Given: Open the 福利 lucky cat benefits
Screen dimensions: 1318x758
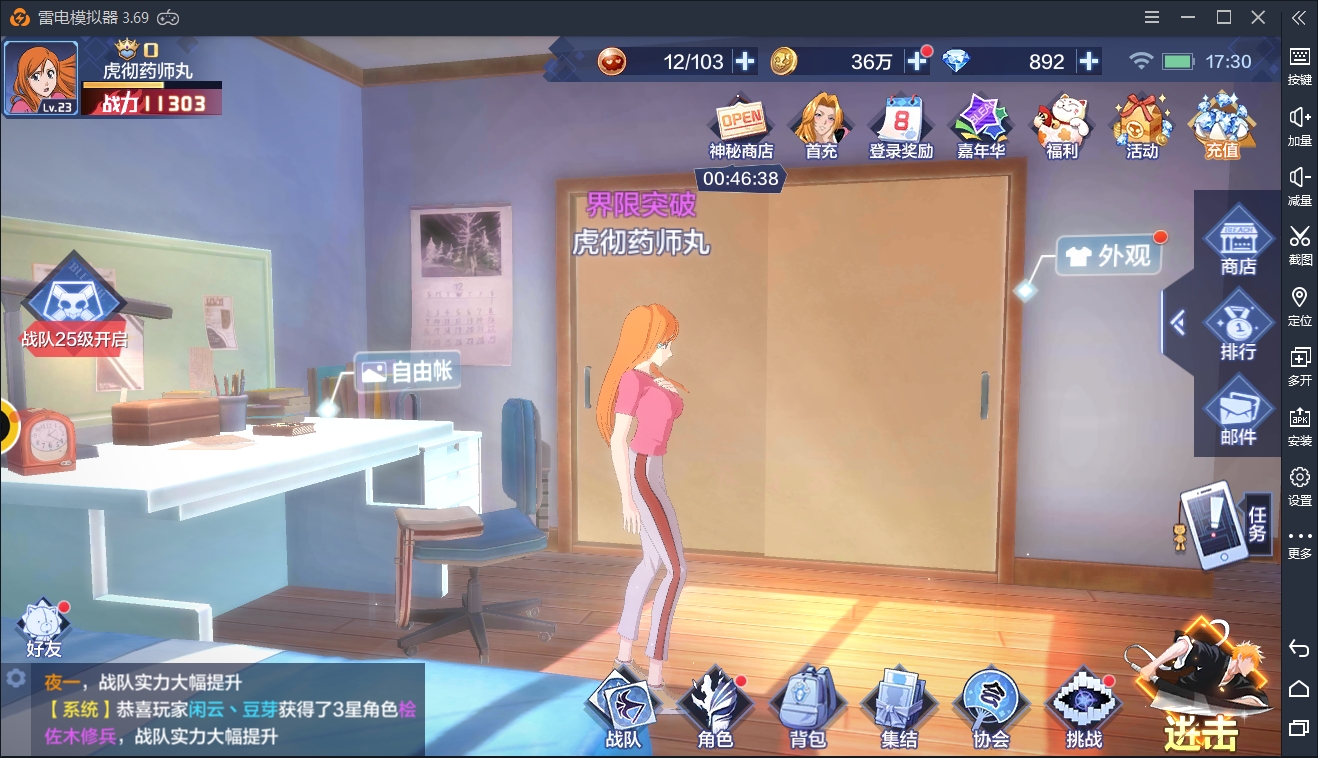Looking at the screenshot, I should 1061,126.
